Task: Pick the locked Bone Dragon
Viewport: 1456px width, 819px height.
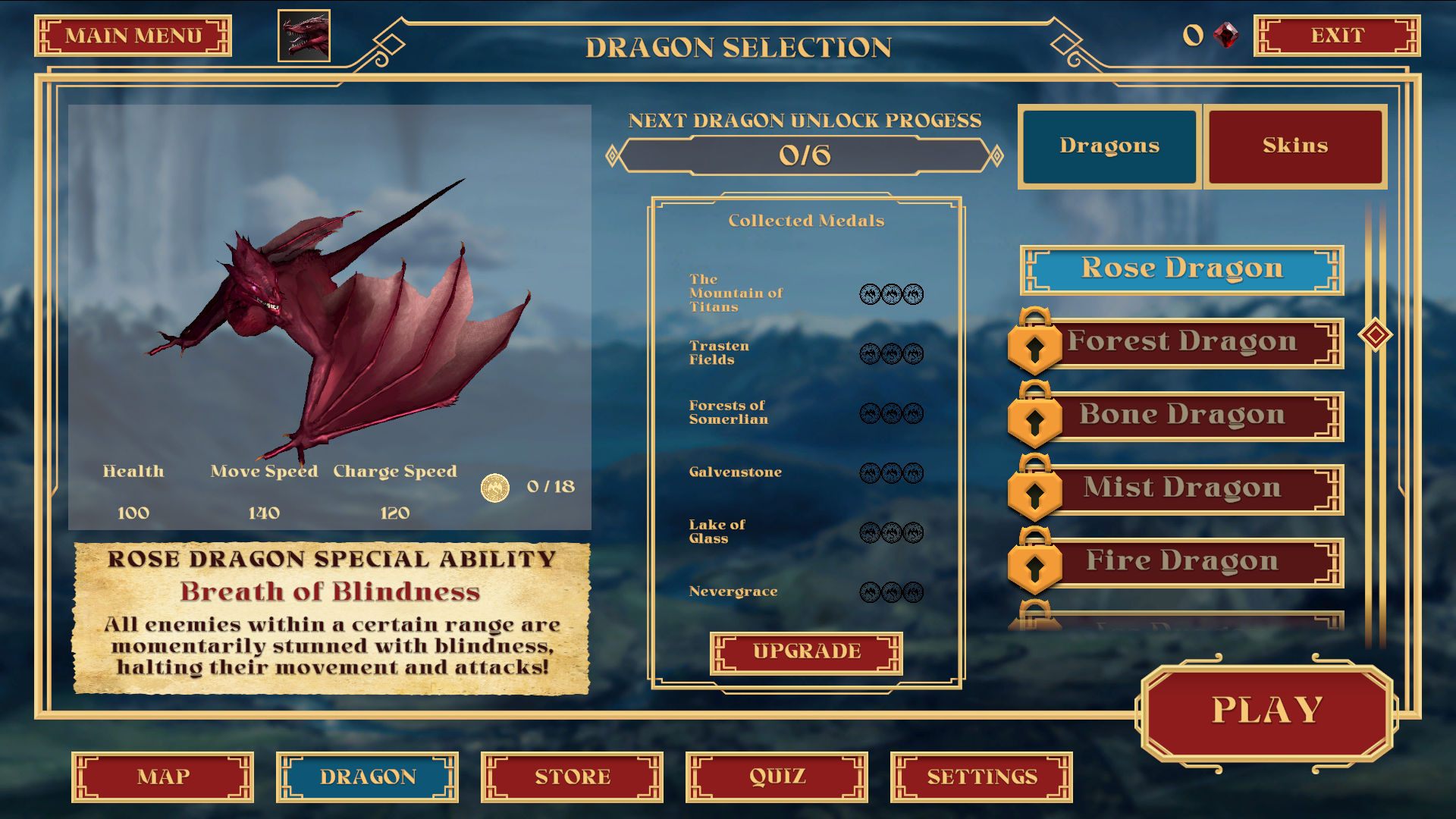Action: click(x=1181, y=416)
